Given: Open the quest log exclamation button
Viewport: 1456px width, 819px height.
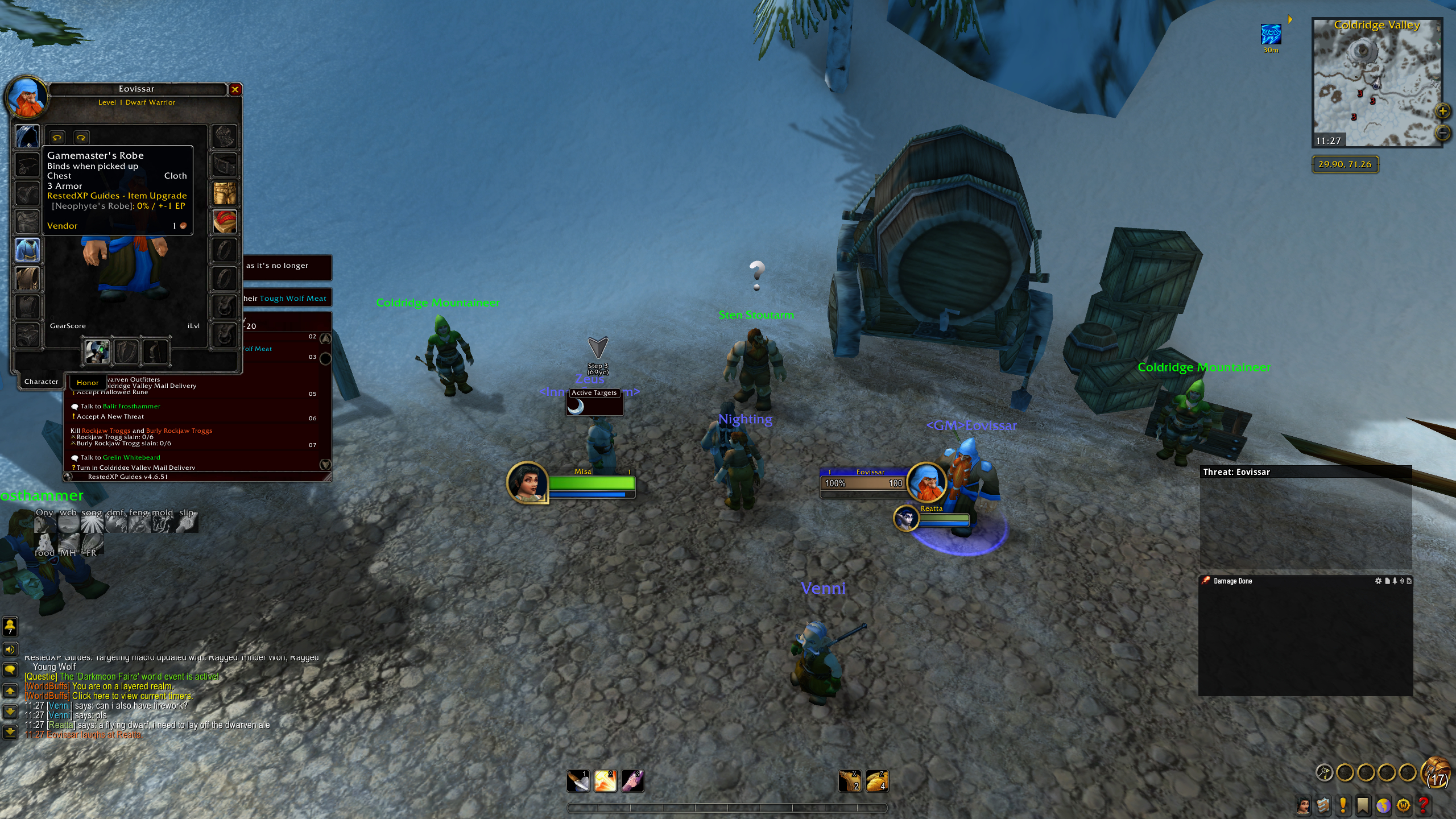Looking at the screenshot, I should click(1343, 805).
